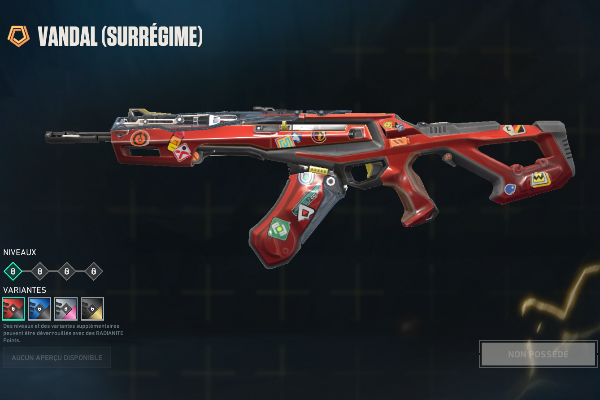Select the green highlighted level diamond

[x=13, y=270]
